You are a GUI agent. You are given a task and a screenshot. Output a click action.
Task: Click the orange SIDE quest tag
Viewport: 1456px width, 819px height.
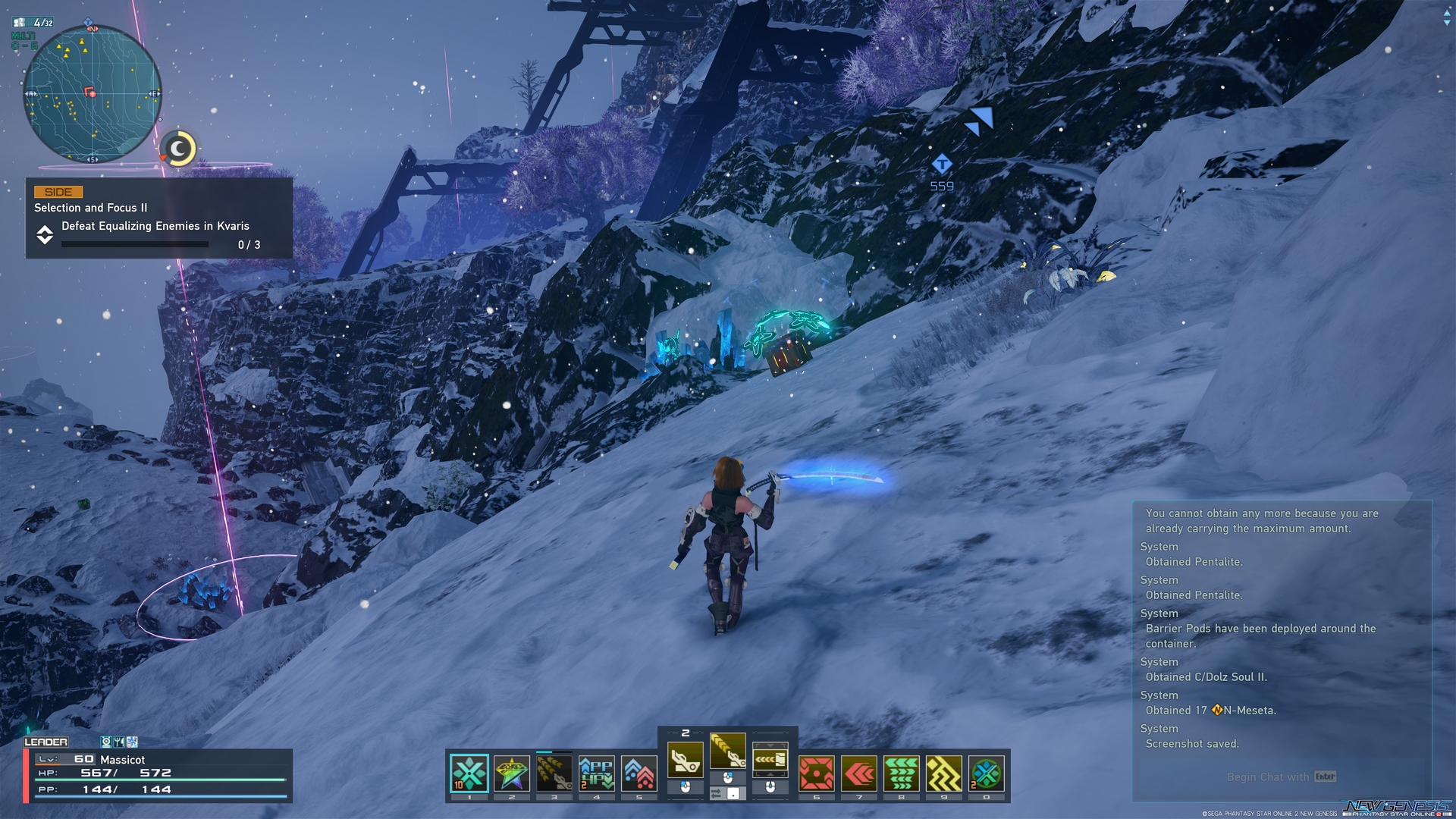(x=59, y=192)
